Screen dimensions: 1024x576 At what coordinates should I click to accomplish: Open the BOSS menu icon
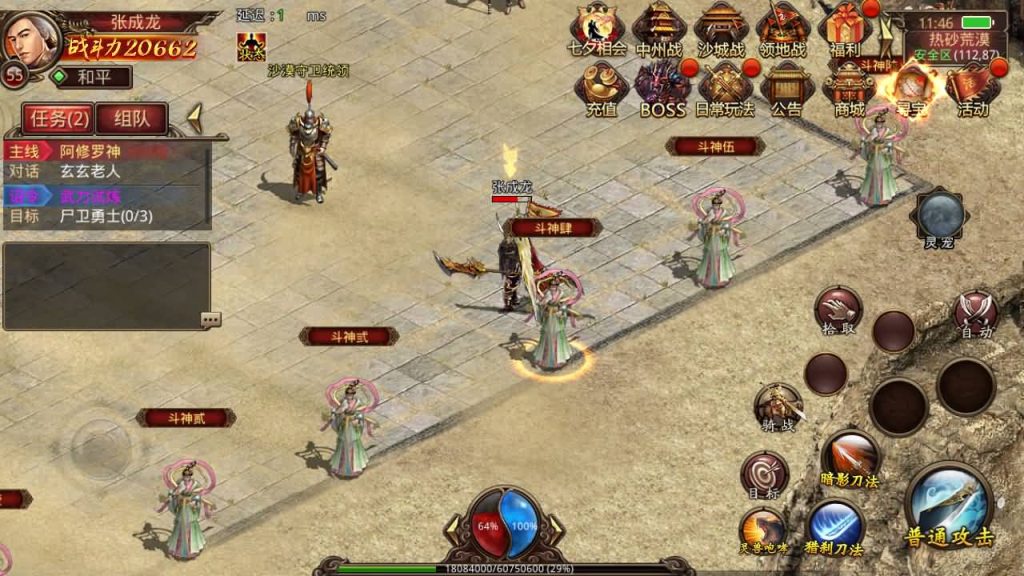[x=663, y=88]
